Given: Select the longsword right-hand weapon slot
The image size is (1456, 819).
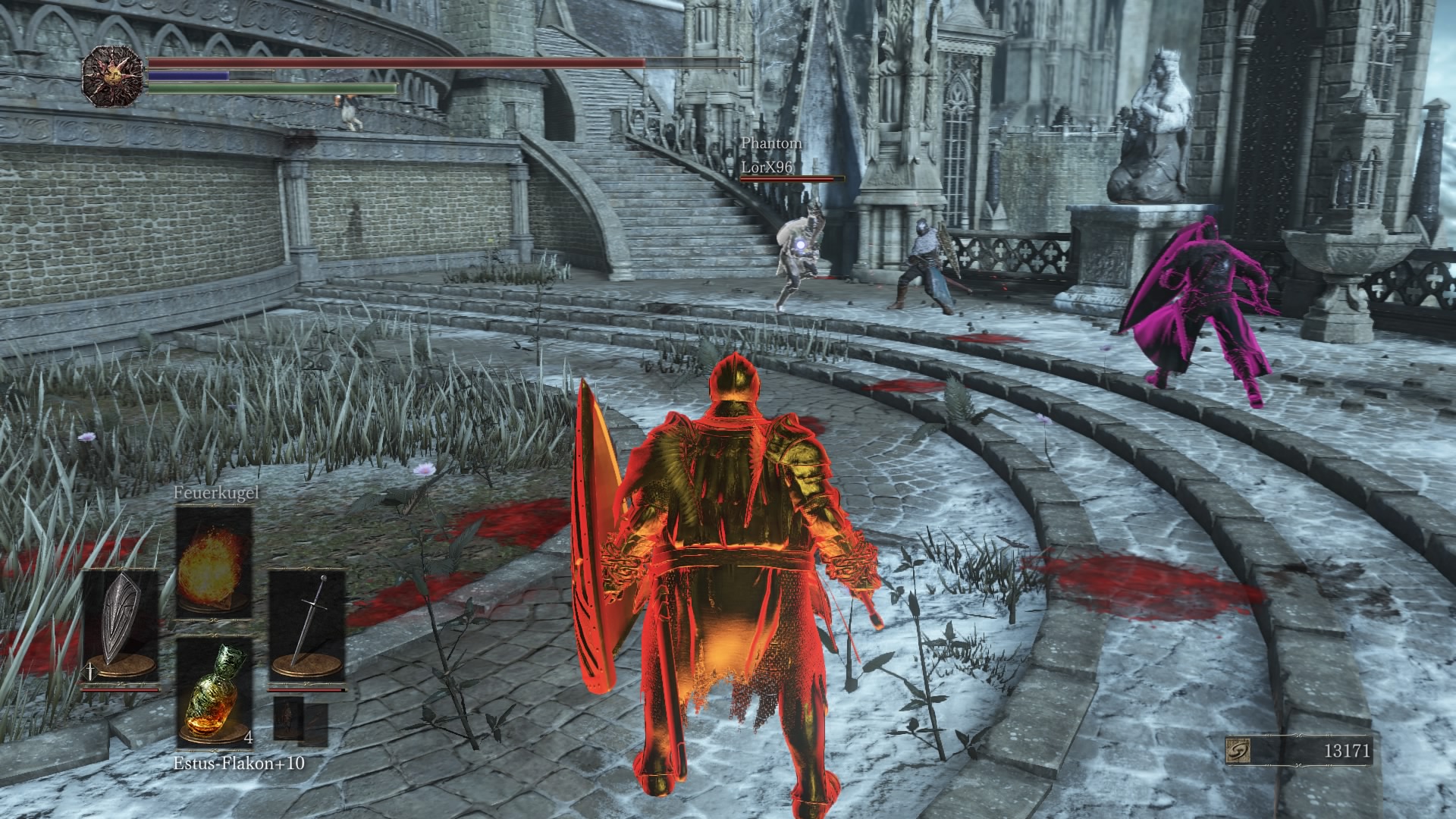Looking at the screenshot, I should (307, 626).
